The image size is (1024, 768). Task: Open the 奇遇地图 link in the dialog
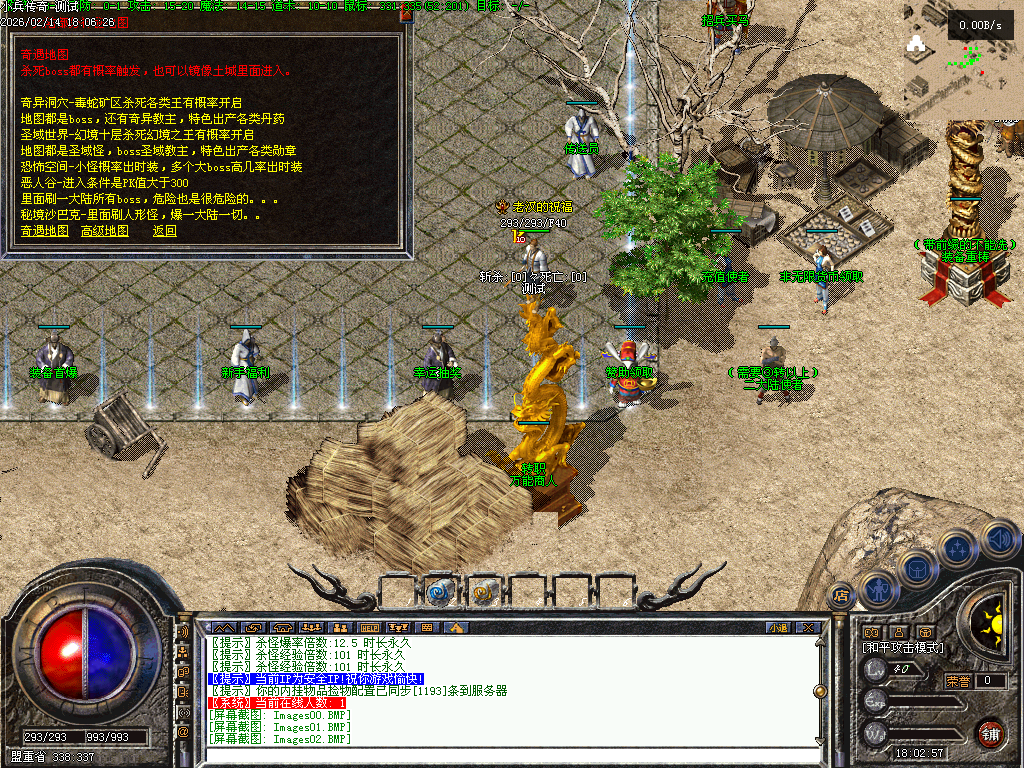[x=45, y=231]
